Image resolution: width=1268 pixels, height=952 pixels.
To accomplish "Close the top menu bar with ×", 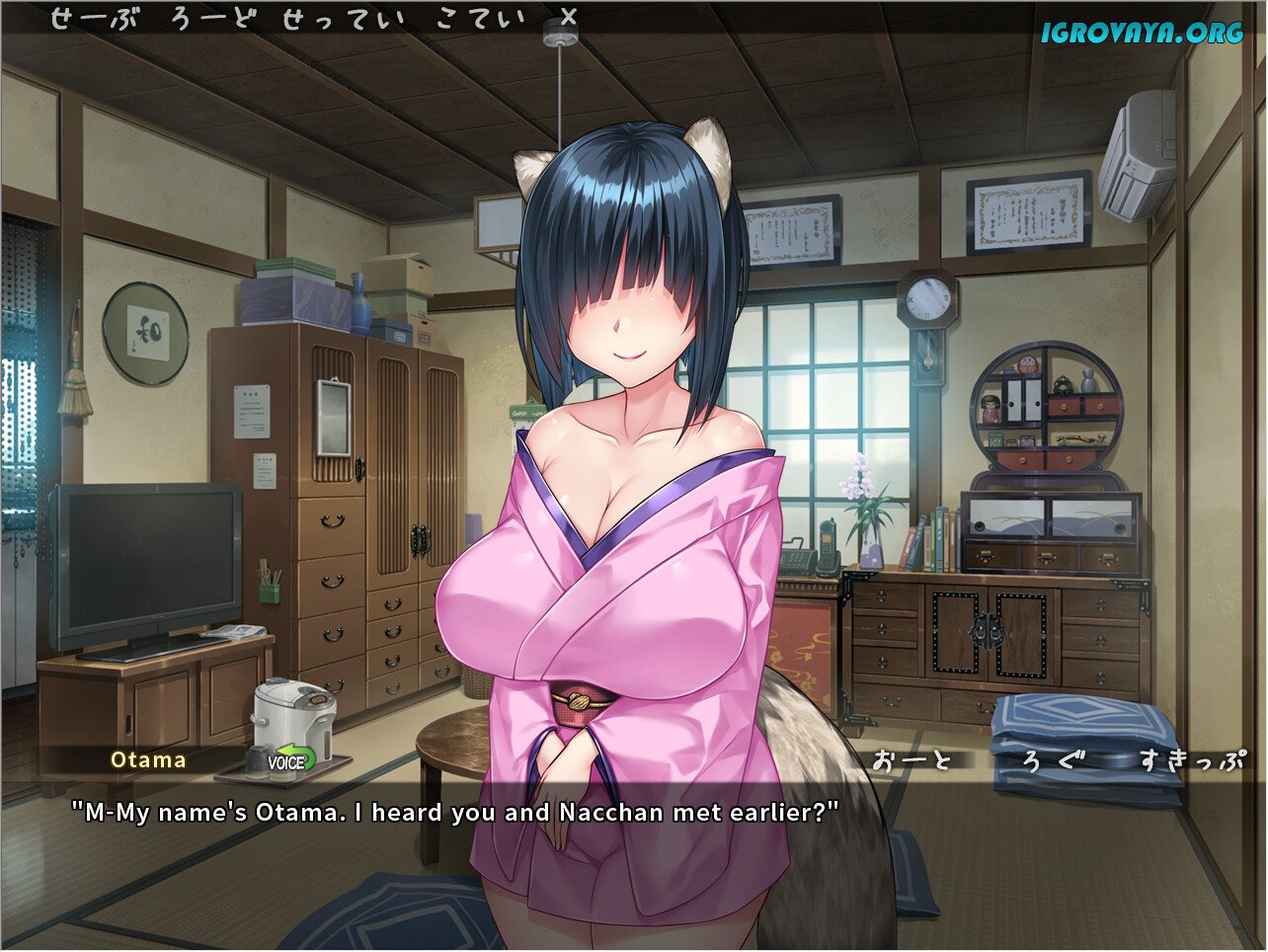I will [568, 18].
